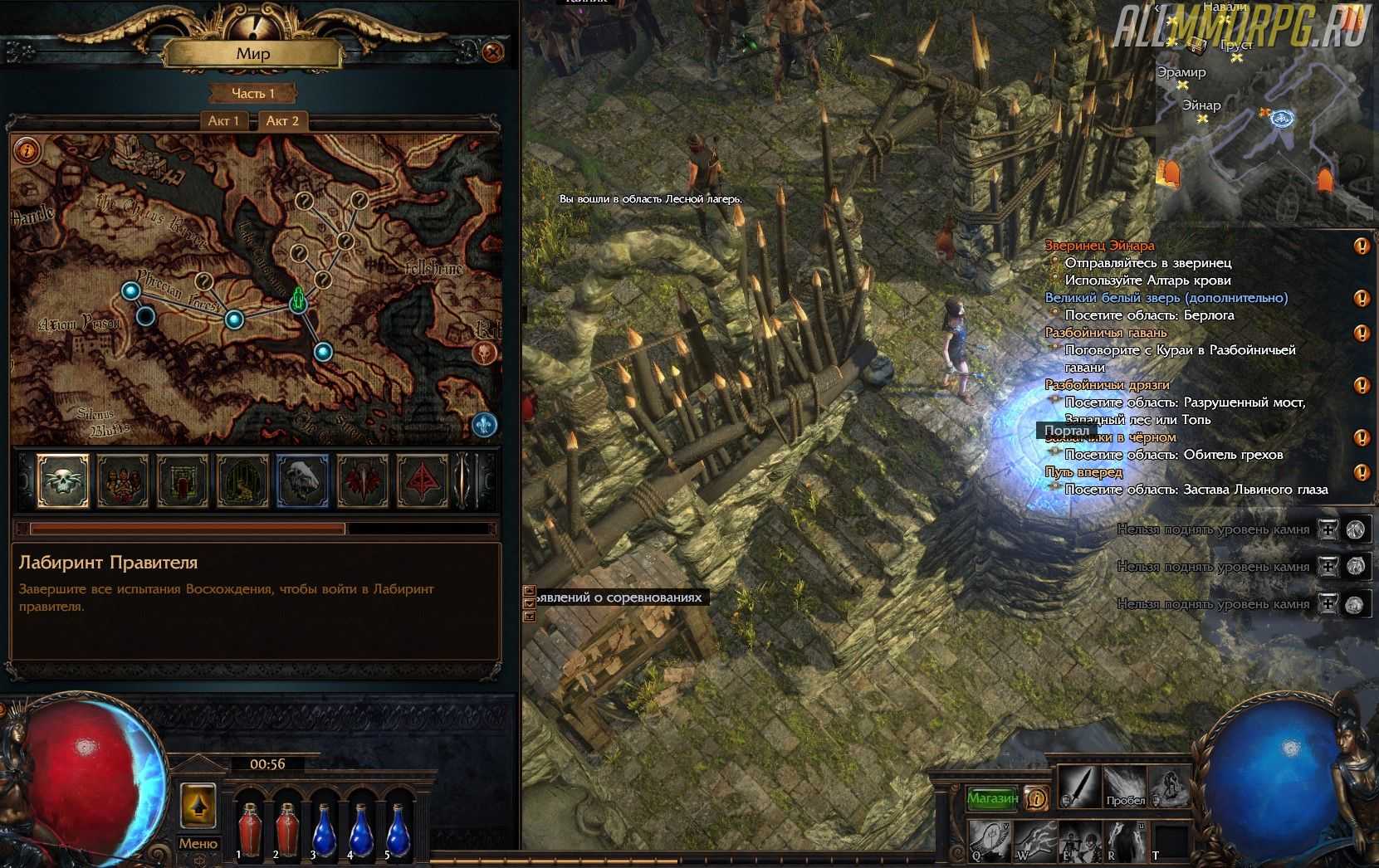
Task: Click the Часть 1 part selector
Action: pos(253,93)
